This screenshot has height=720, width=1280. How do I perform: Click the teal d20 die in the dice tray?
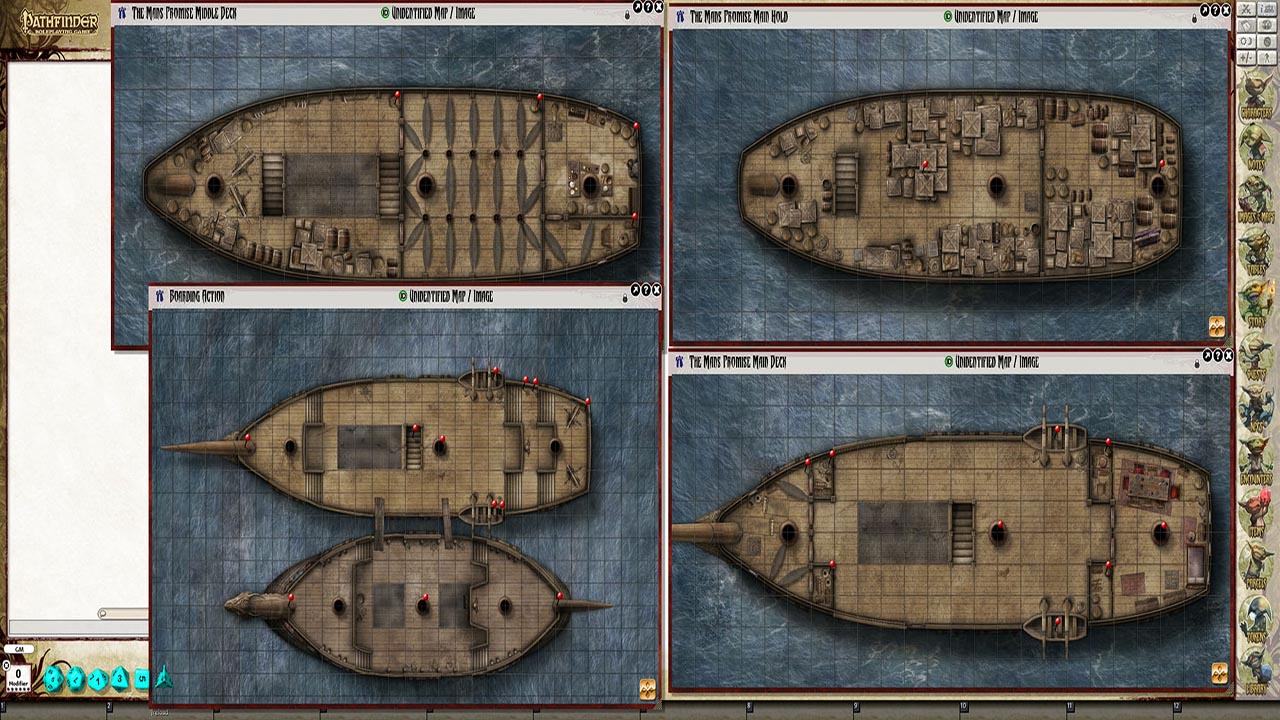click(x=52, y=676)
